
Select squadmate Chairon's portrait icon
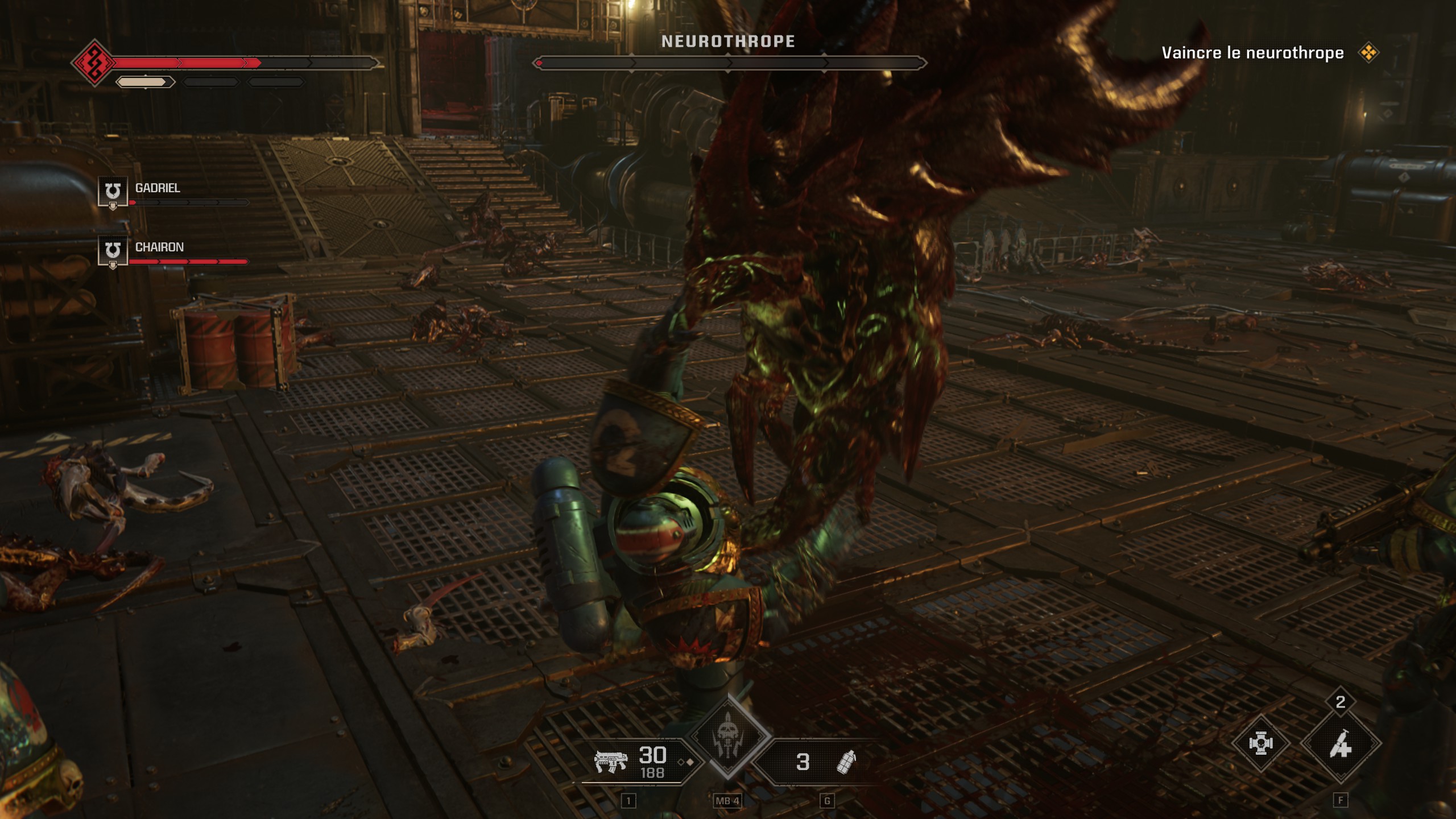[113, 250]
